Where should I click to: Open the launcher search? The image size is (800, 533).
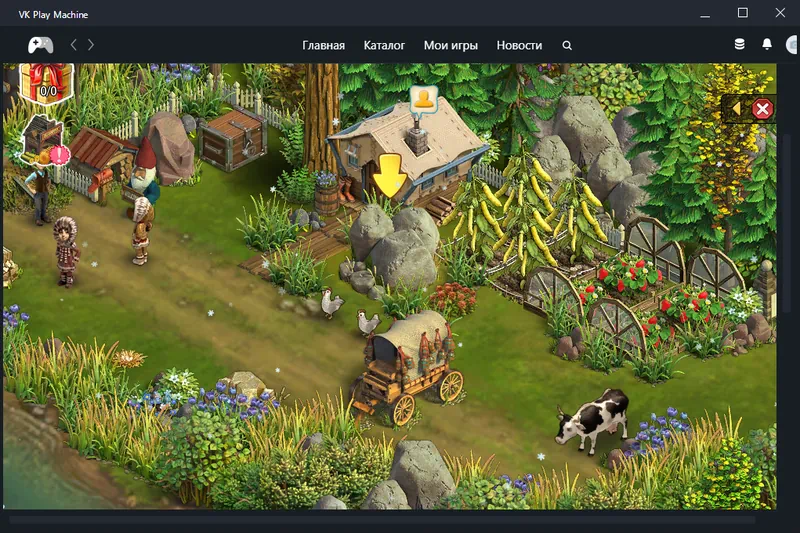567,45
